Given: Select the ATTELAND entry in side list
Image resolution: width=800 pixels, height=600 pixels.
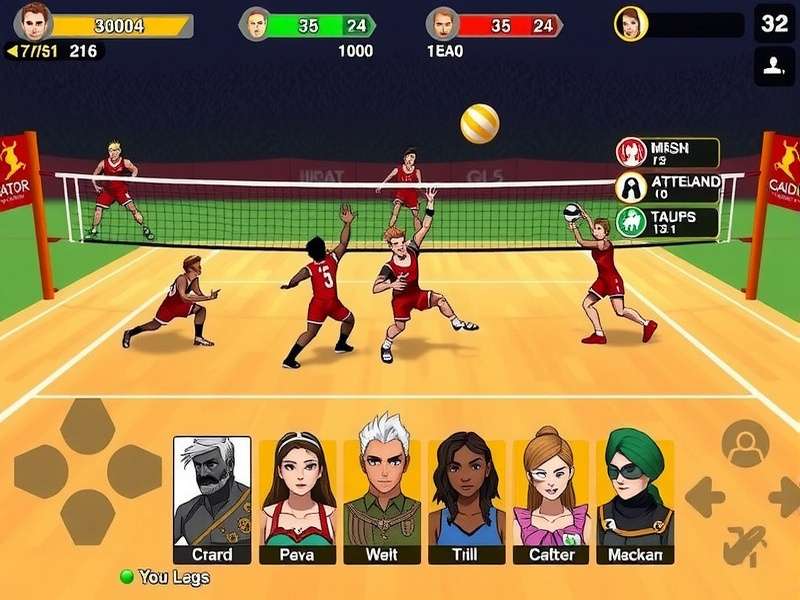Looking at the screenshot, I should tap(668, 187).
